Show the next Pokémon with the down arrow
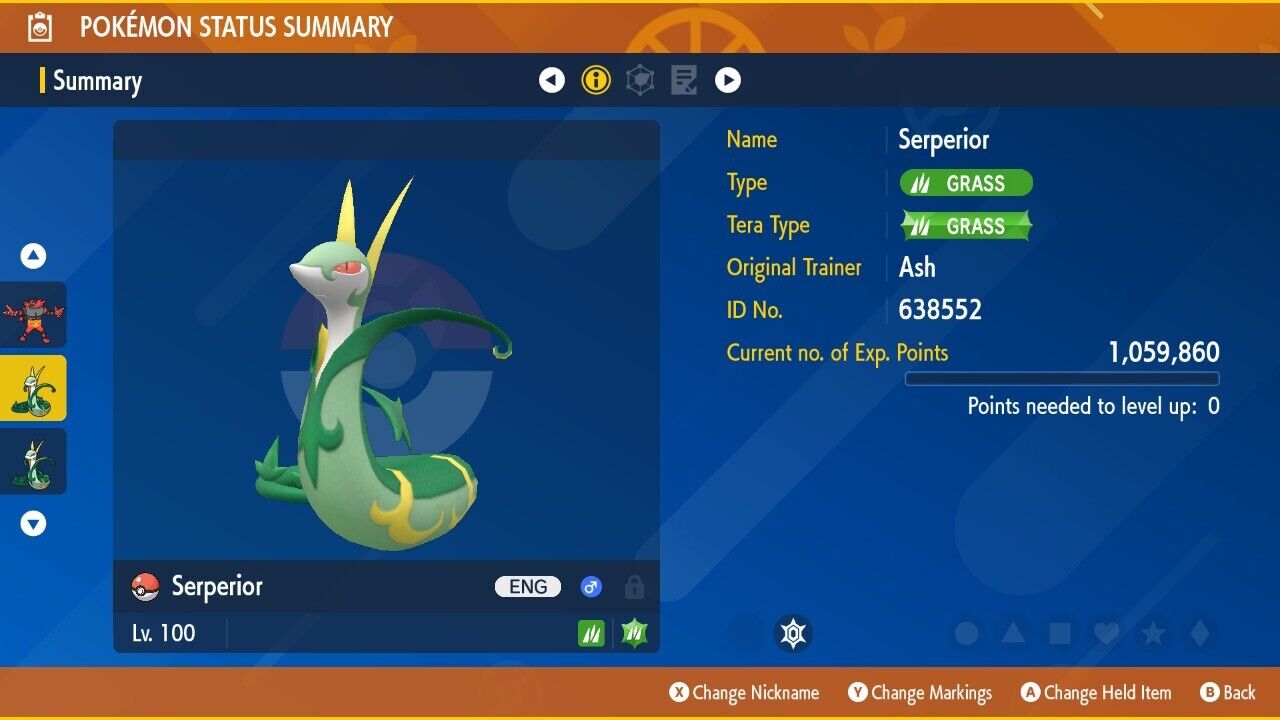The image size is (1280, 720). (34, 523)
